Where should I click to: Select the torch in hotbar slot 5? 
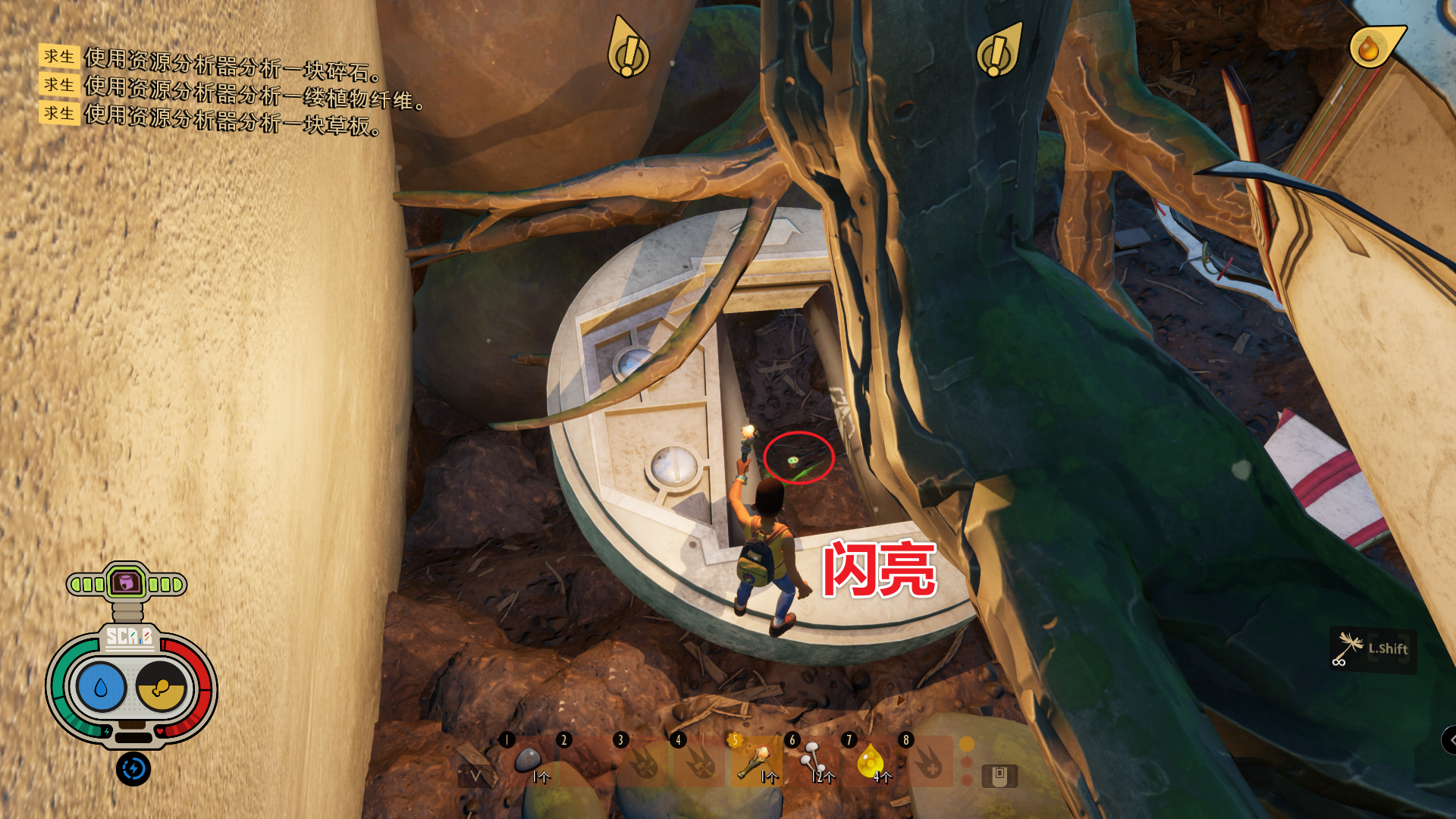tap(756, 760)
